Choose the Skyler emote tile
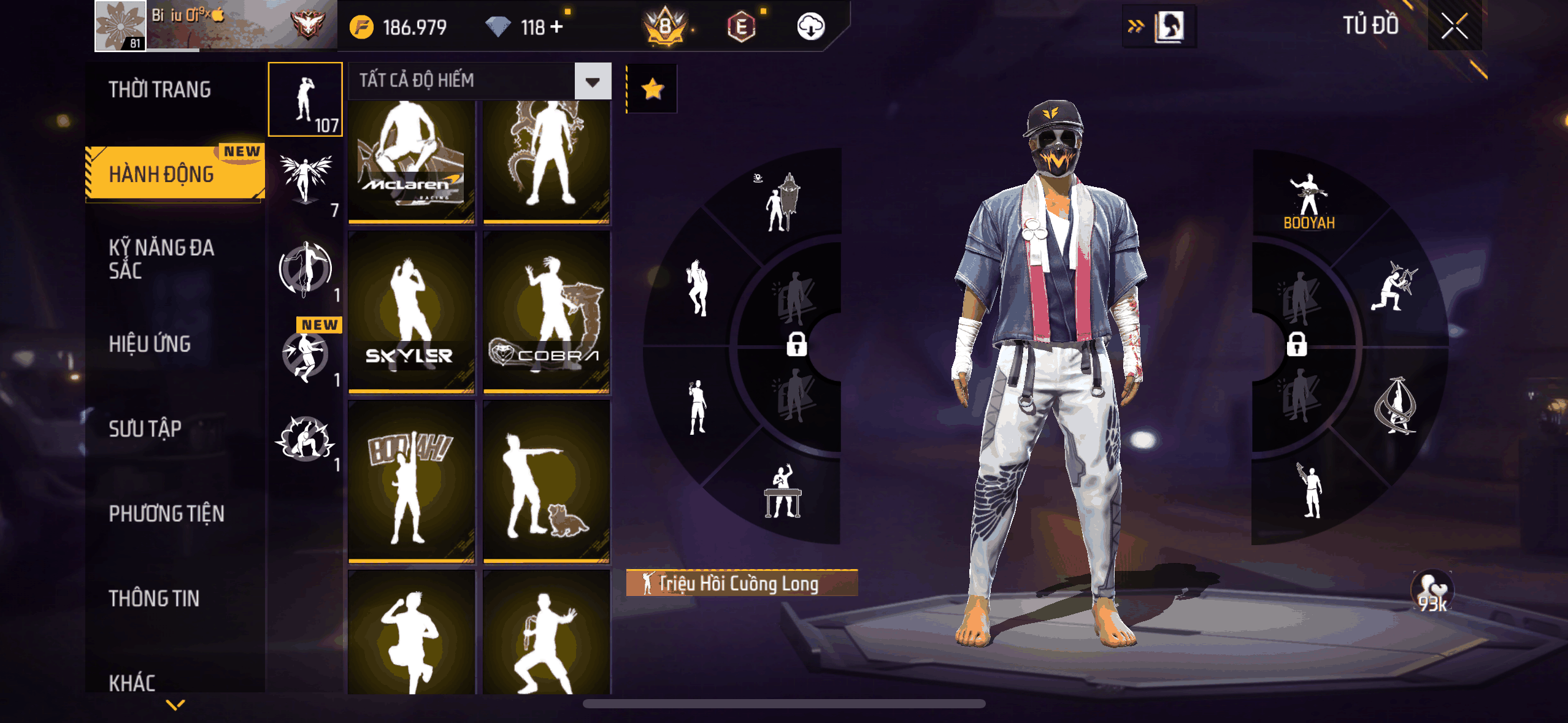The width and height of the screenshot is (1568, 723). coord(411,312)
